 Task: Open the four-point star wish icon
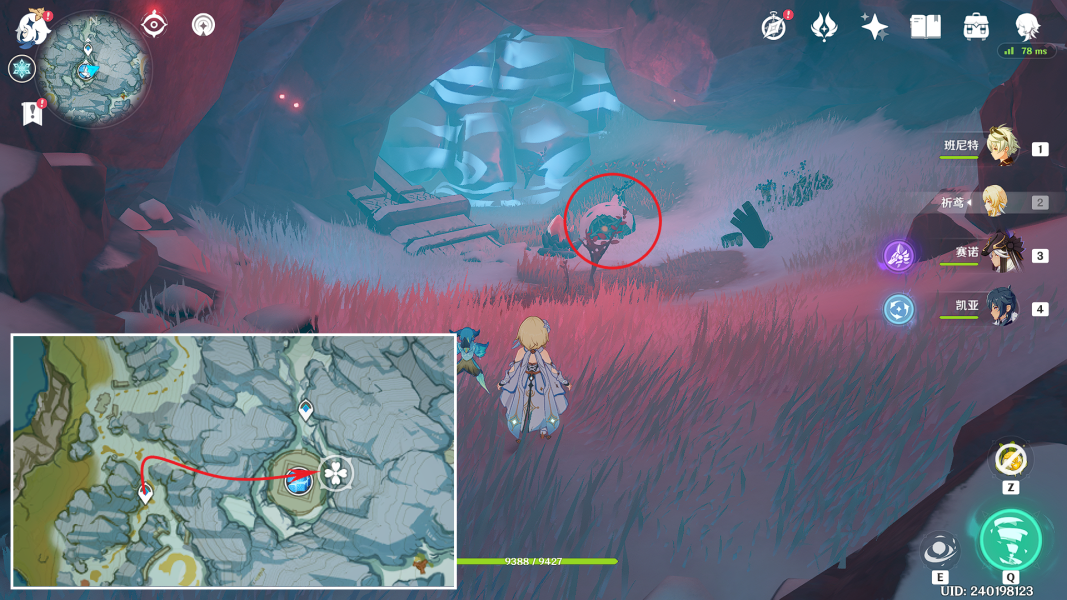[874, 27]
